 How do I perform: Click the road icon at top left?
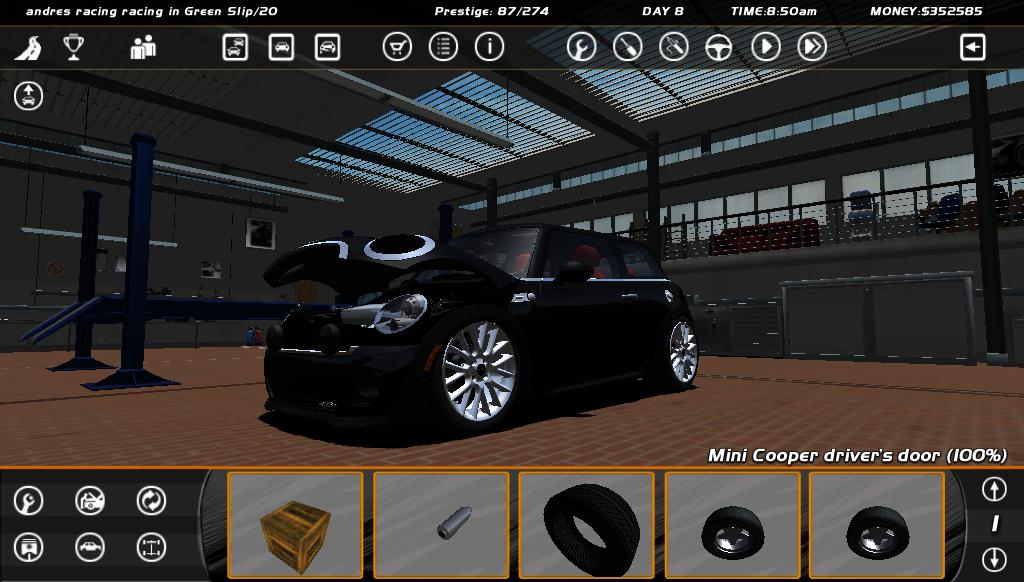click(28, 47)
